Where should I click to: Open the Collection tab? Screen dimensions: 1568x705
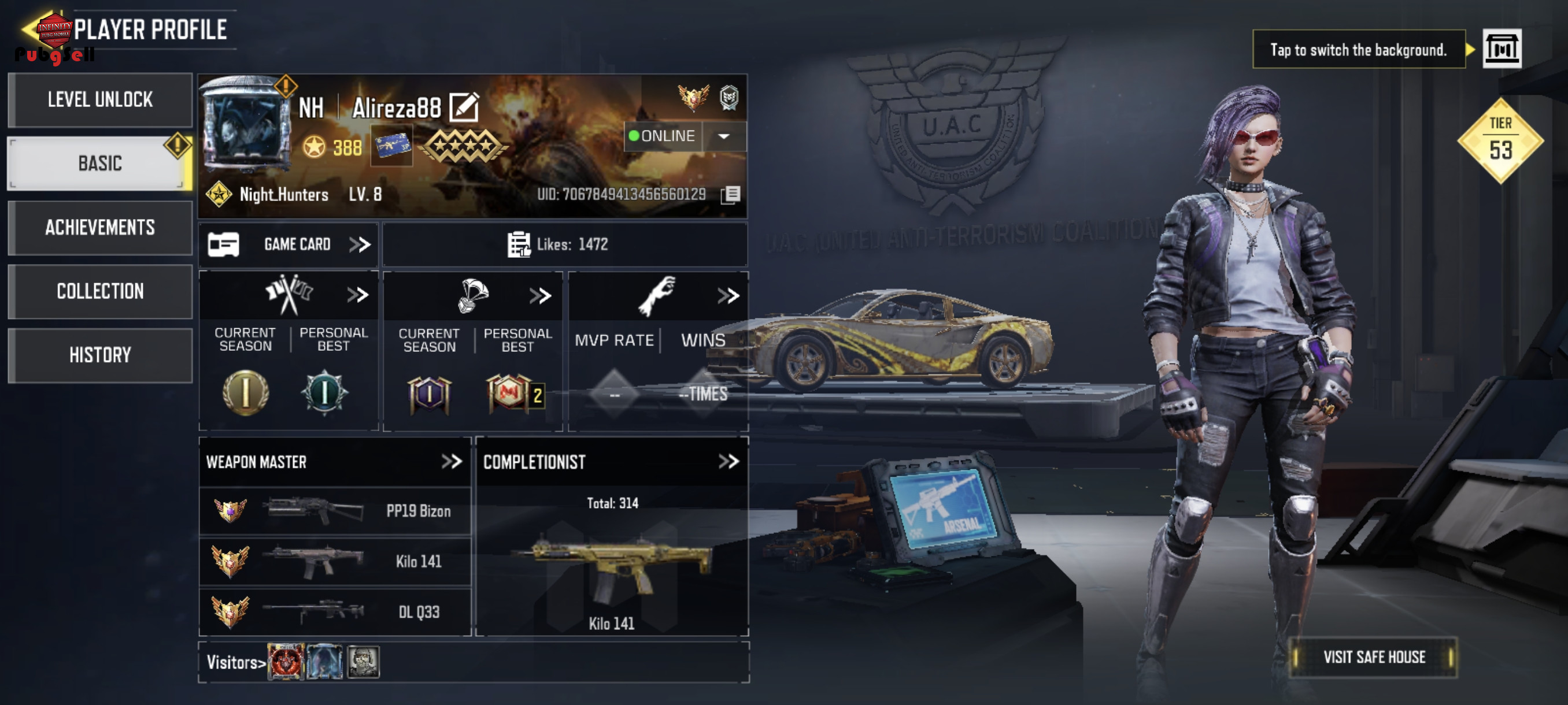pos(100,291)
